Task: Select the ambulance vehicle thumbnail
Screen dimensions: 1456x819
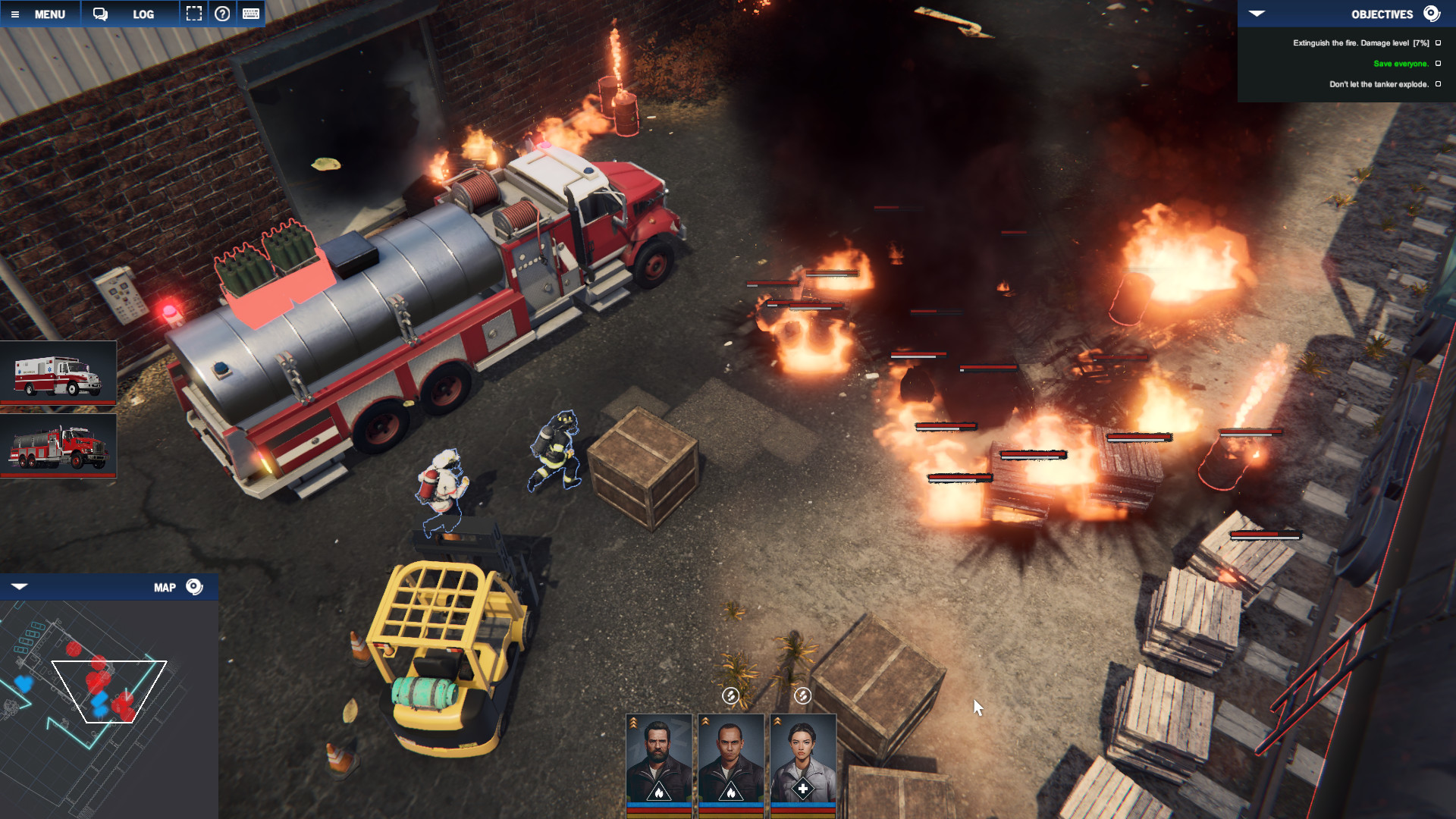Action: [x=61, y=373]
